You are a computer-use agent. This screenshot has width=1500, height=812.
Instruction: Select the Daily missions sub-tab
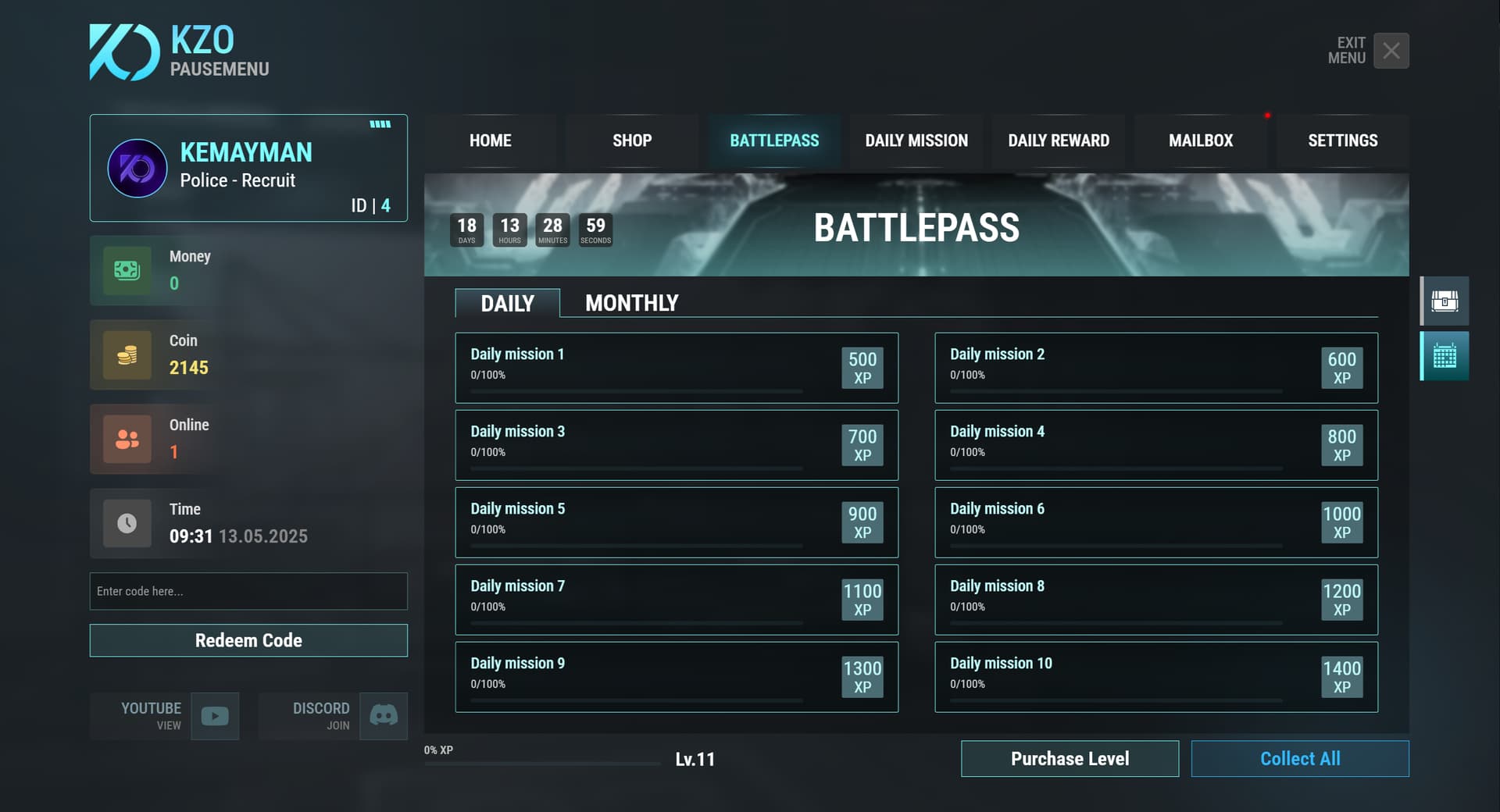508,303
